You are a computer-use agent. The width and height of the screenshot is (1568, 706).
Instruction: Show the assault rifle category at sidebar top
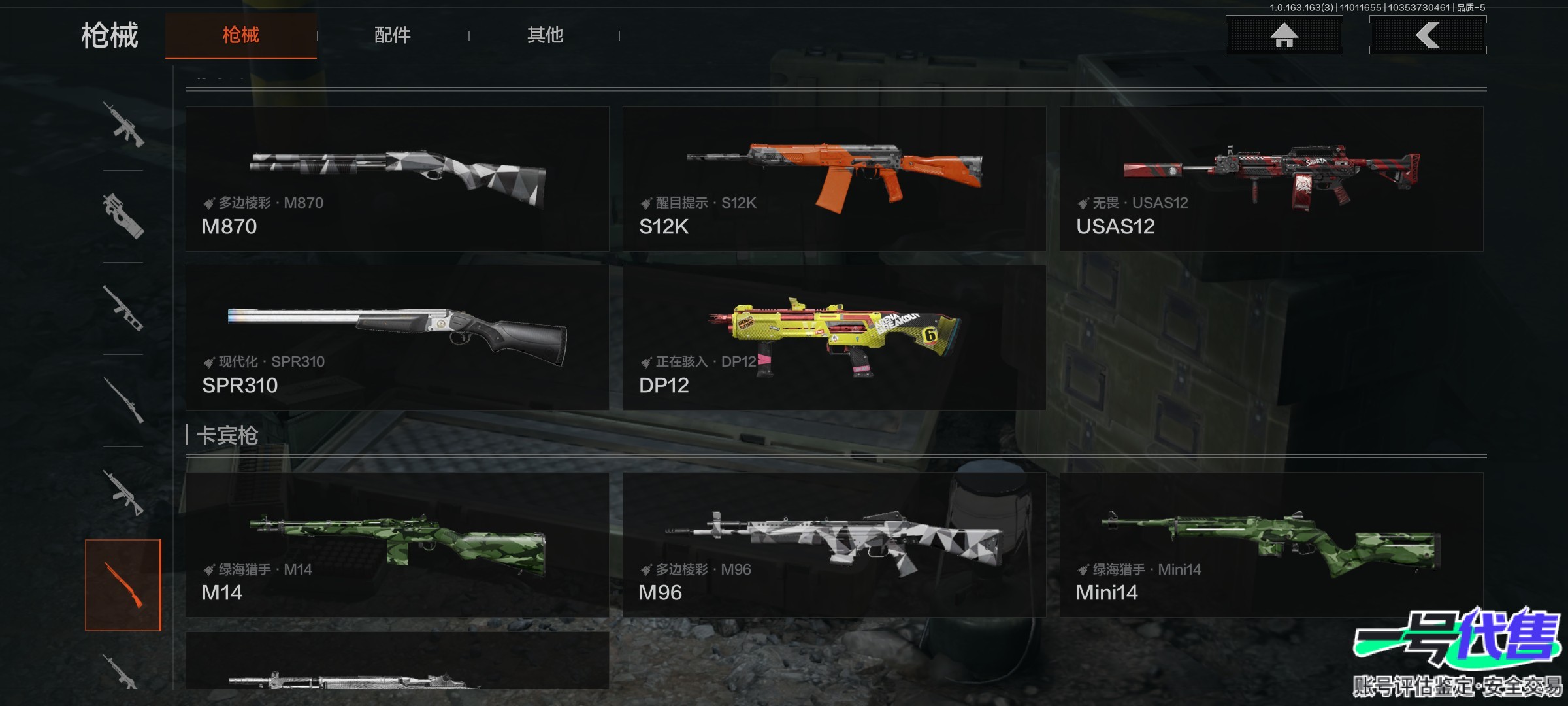click(123, 124)
